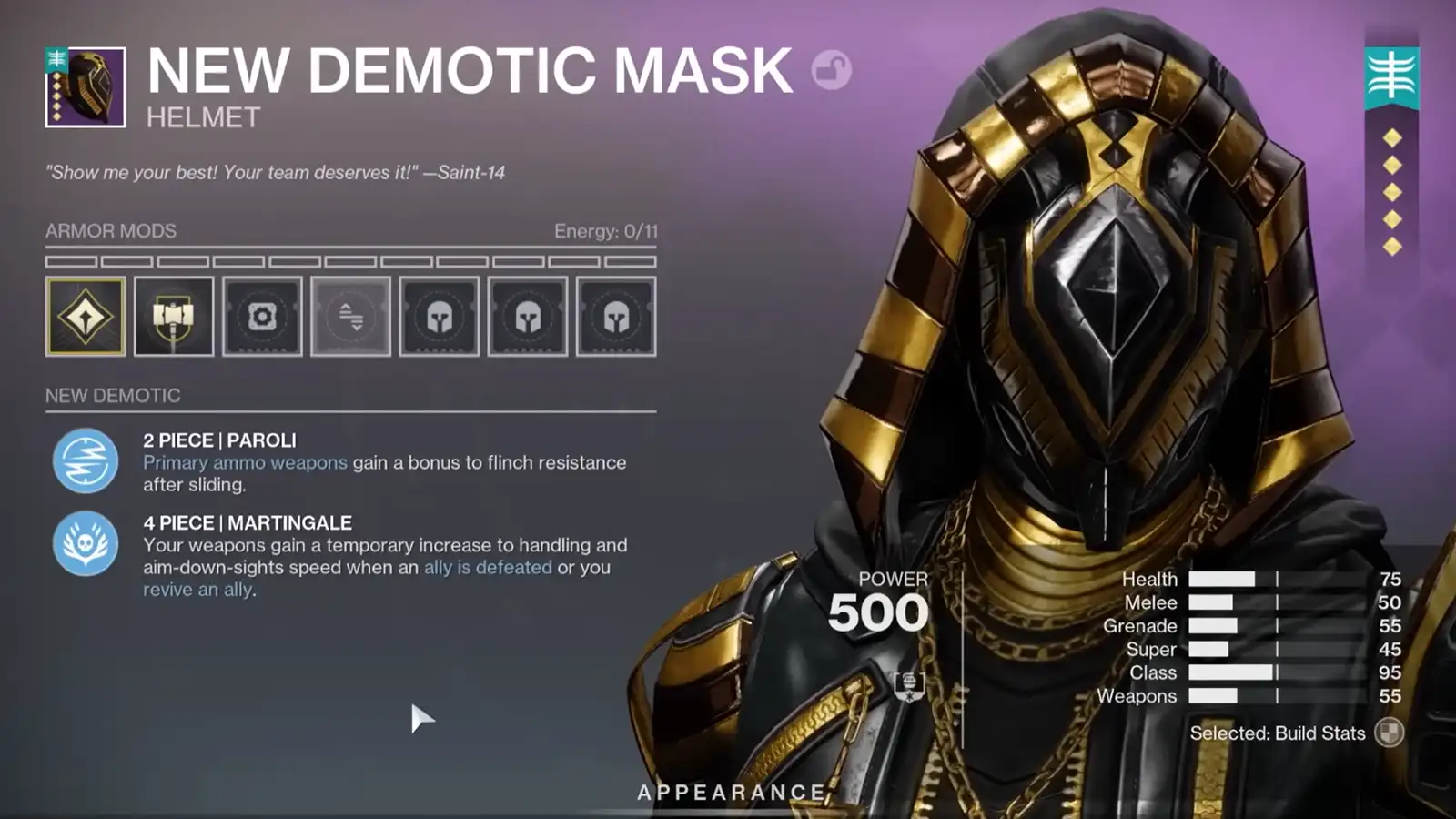
Task: Open the APPEARANCE tab
Action: pyautogui.click(x=728, y=791)
